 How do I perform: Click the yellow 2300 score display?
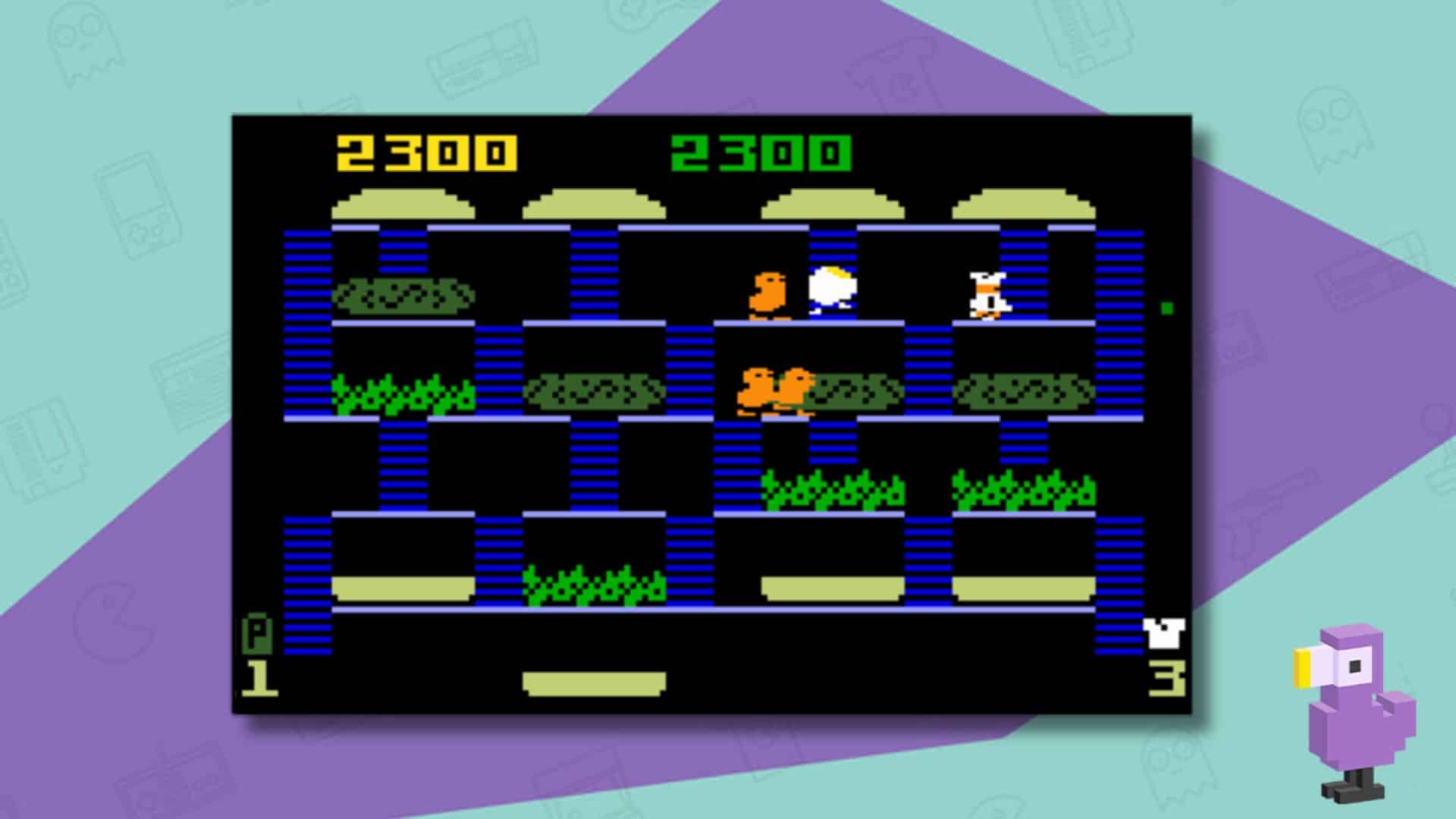tap(425, 150)
